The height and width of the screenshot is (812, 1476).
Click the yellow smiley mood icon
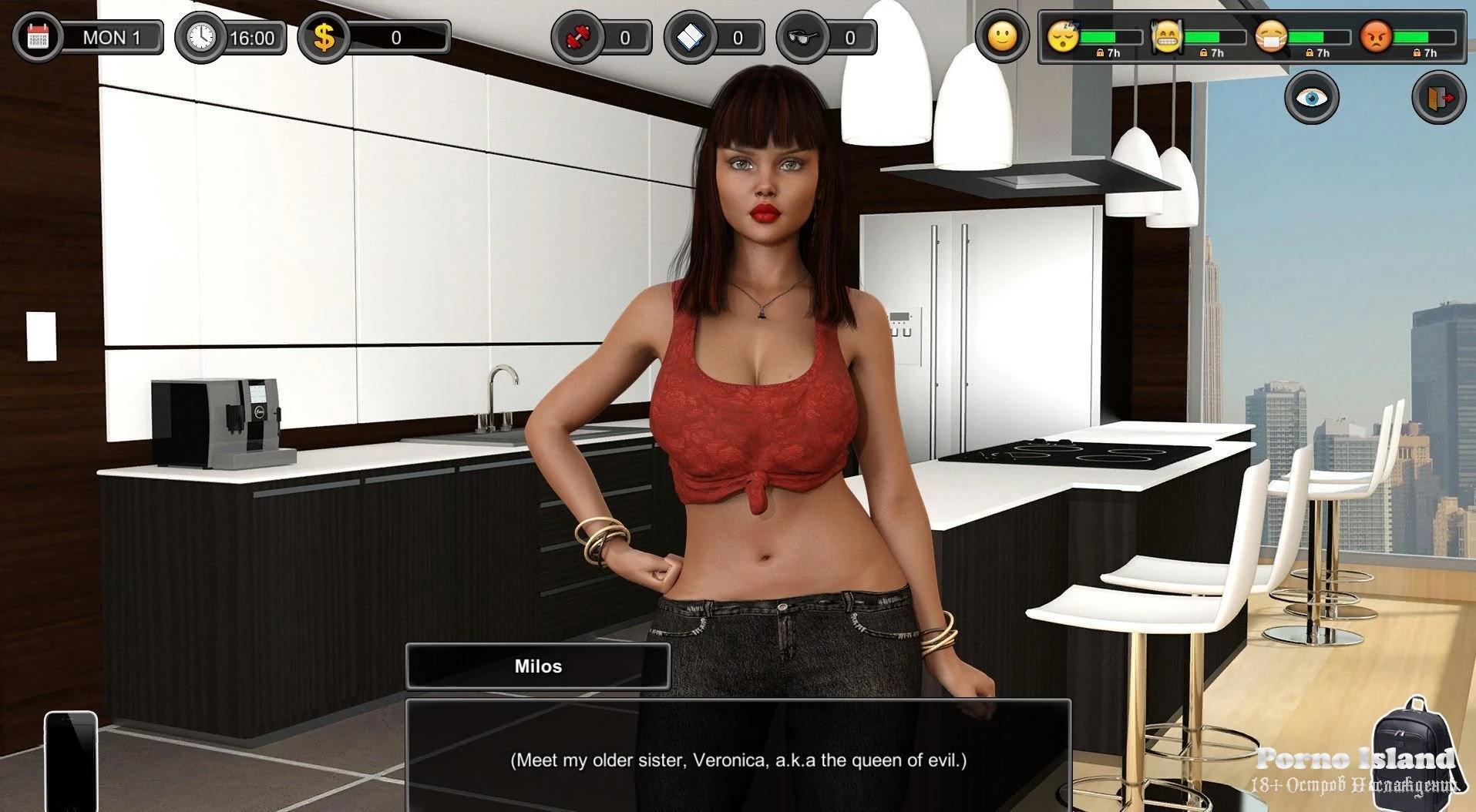click(1002, 35)
